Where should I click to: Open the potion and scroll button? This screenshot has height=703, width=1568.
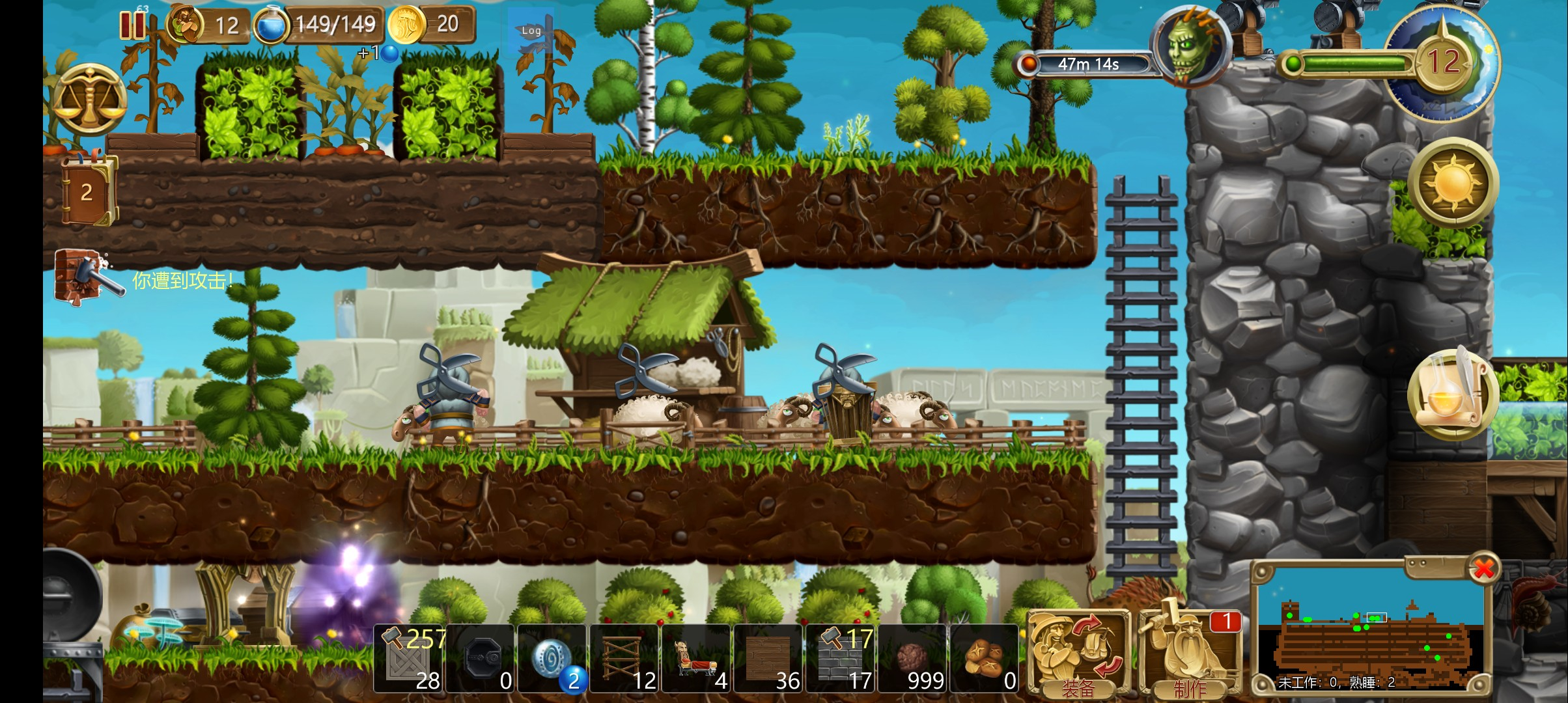click(x=1451, y=393)
